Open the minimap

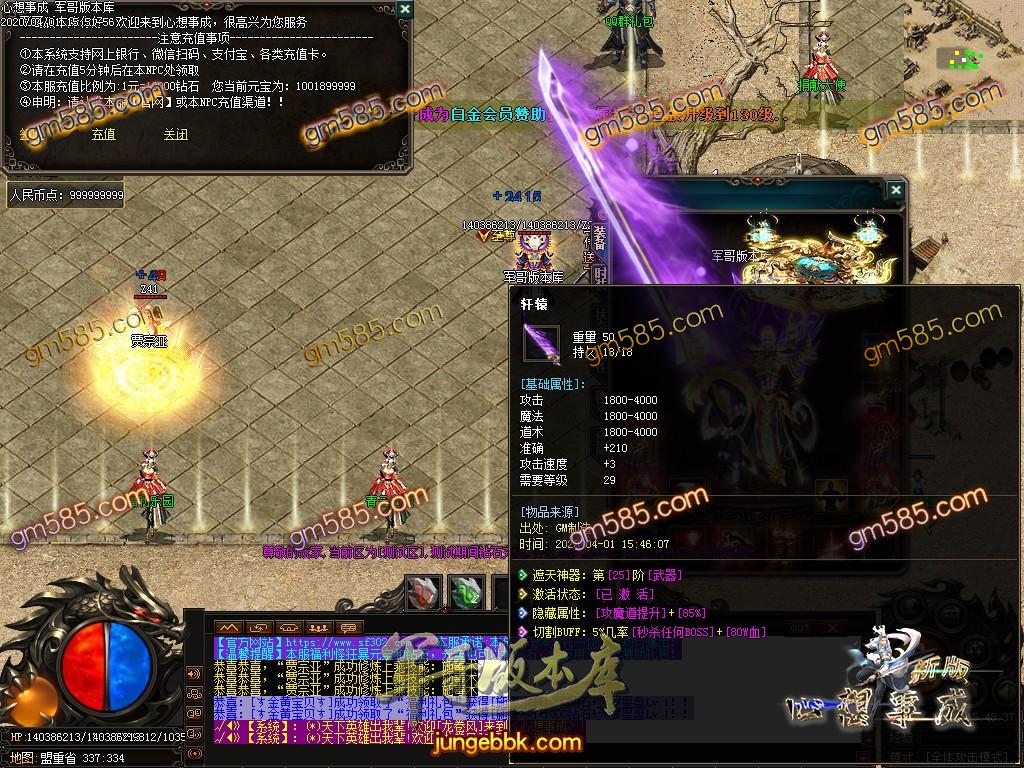pyautogui.click(x=964, y=58)
